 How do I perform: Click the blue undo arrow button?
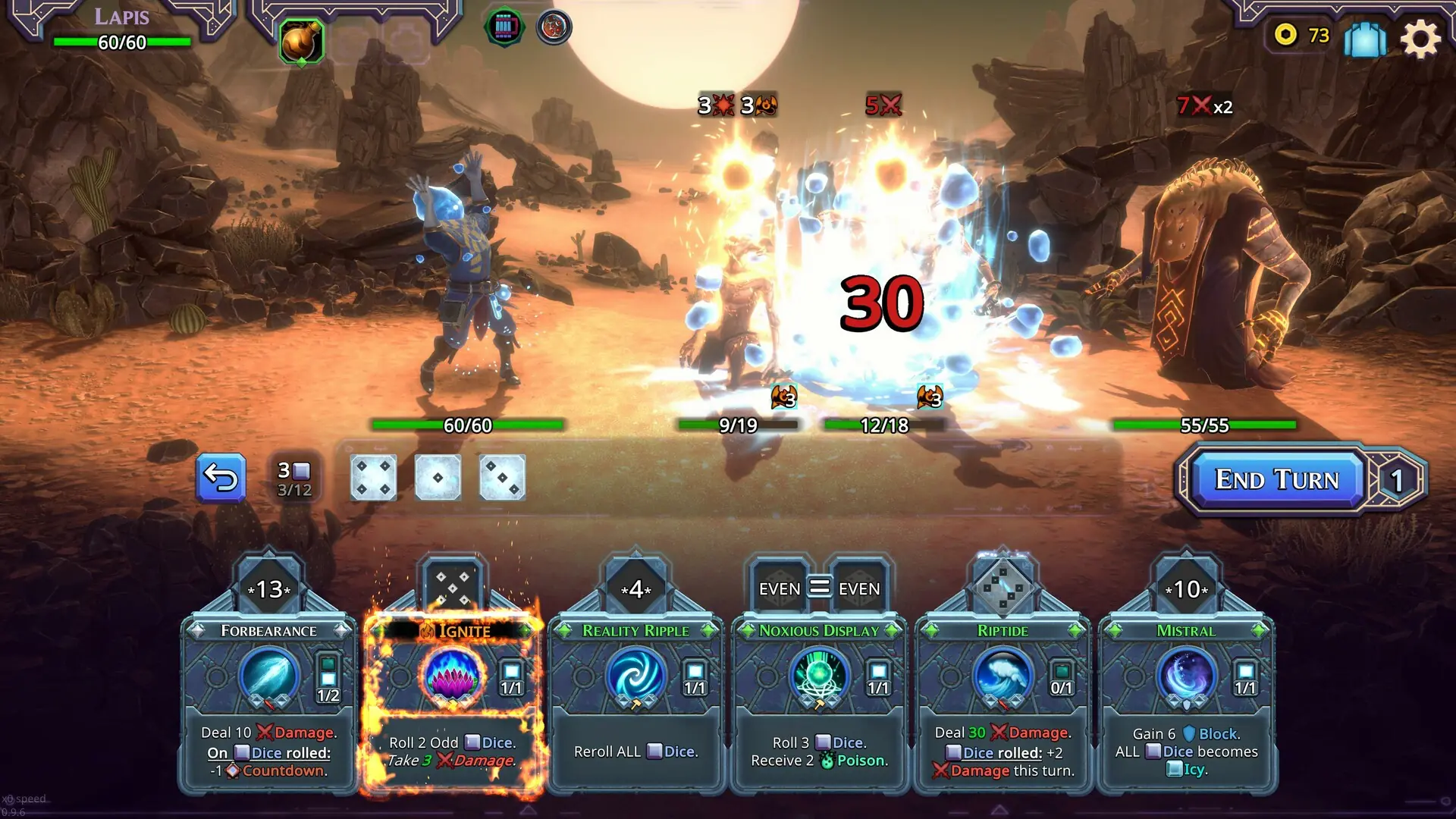[x=221, y=477]
